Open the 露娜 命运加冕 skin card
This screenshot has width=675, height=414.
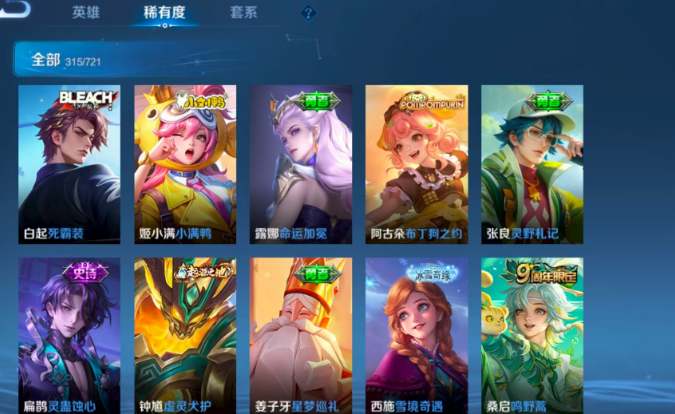click(x=301, y=164)
